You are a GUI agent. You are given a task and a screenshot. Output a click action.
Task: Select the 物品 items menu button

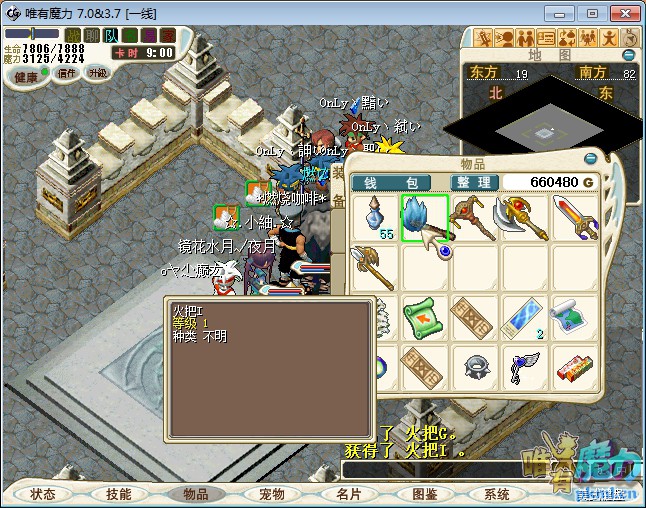pyautogui.click(x=195, y=495)
